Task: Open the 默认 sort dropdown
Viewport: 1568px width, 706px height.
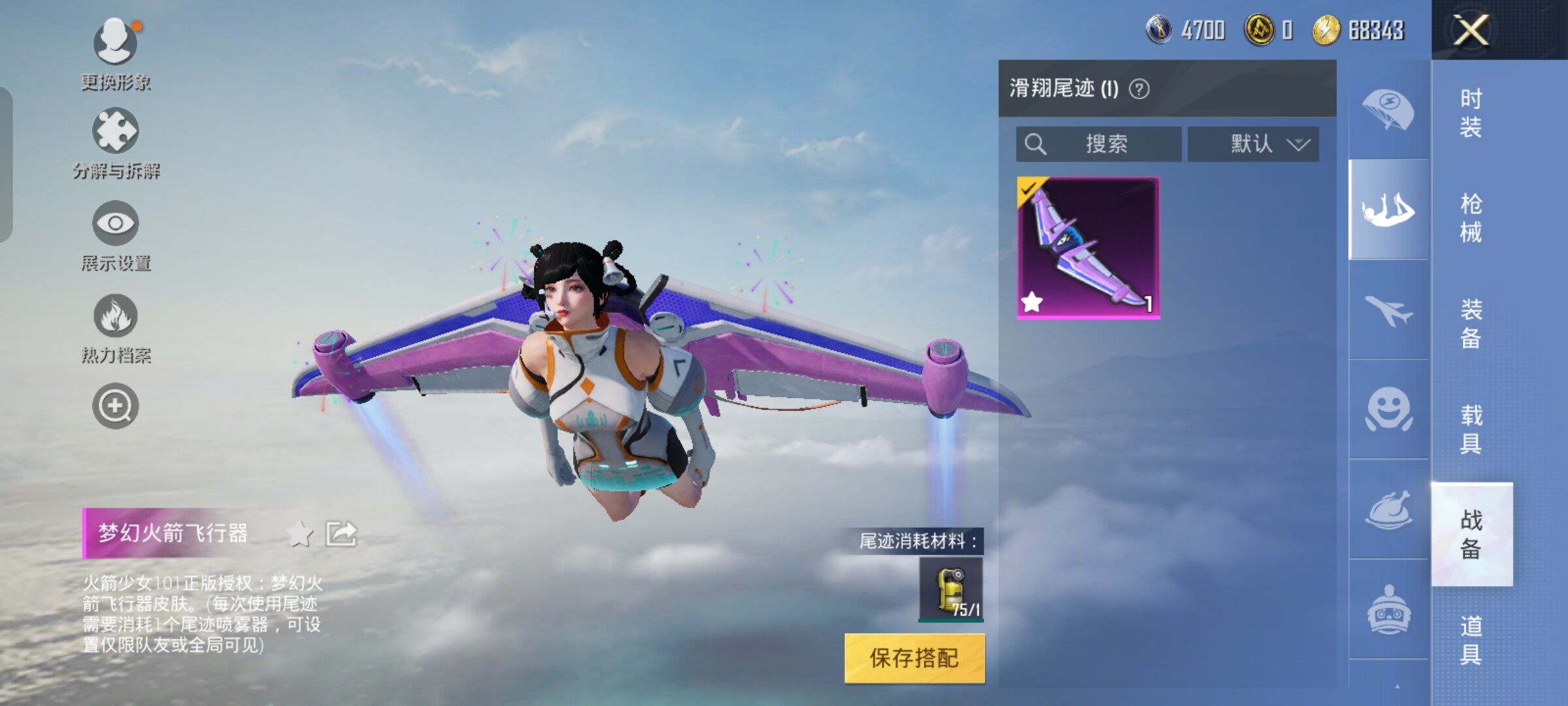Action: (1253, 144)
